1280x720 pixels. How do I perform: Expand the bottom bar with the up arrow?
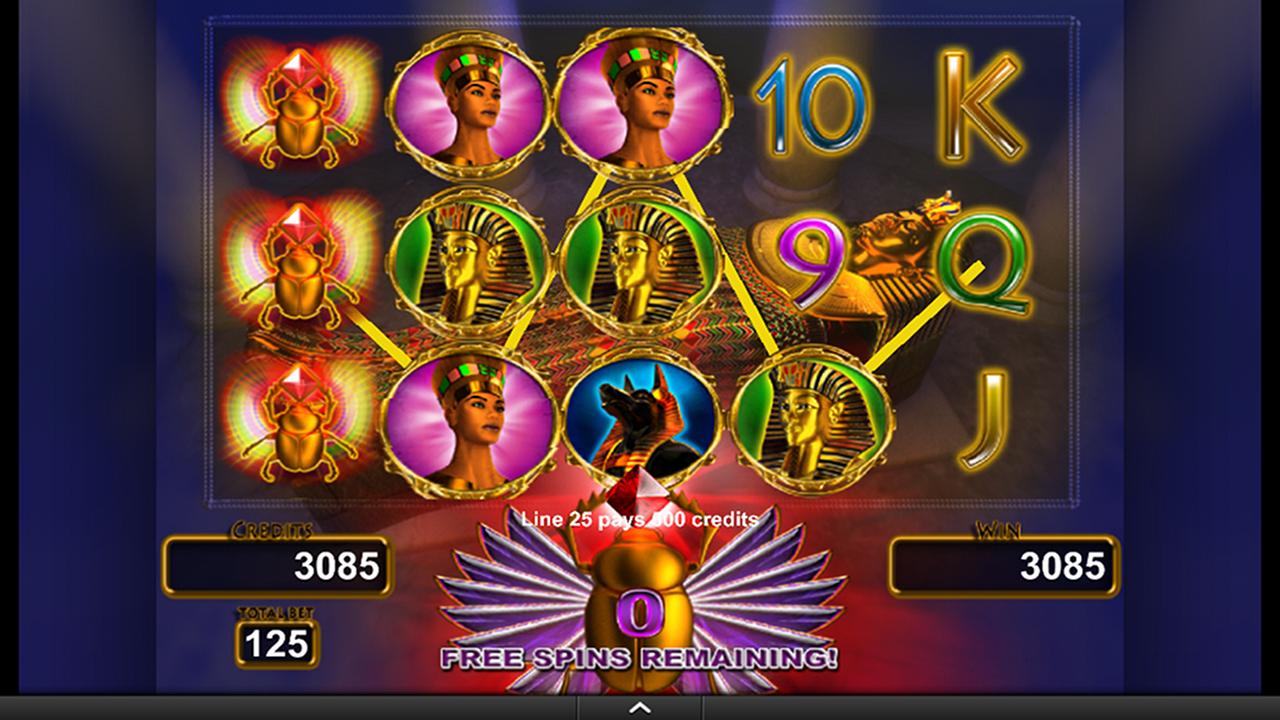click(x=640, y=708)
